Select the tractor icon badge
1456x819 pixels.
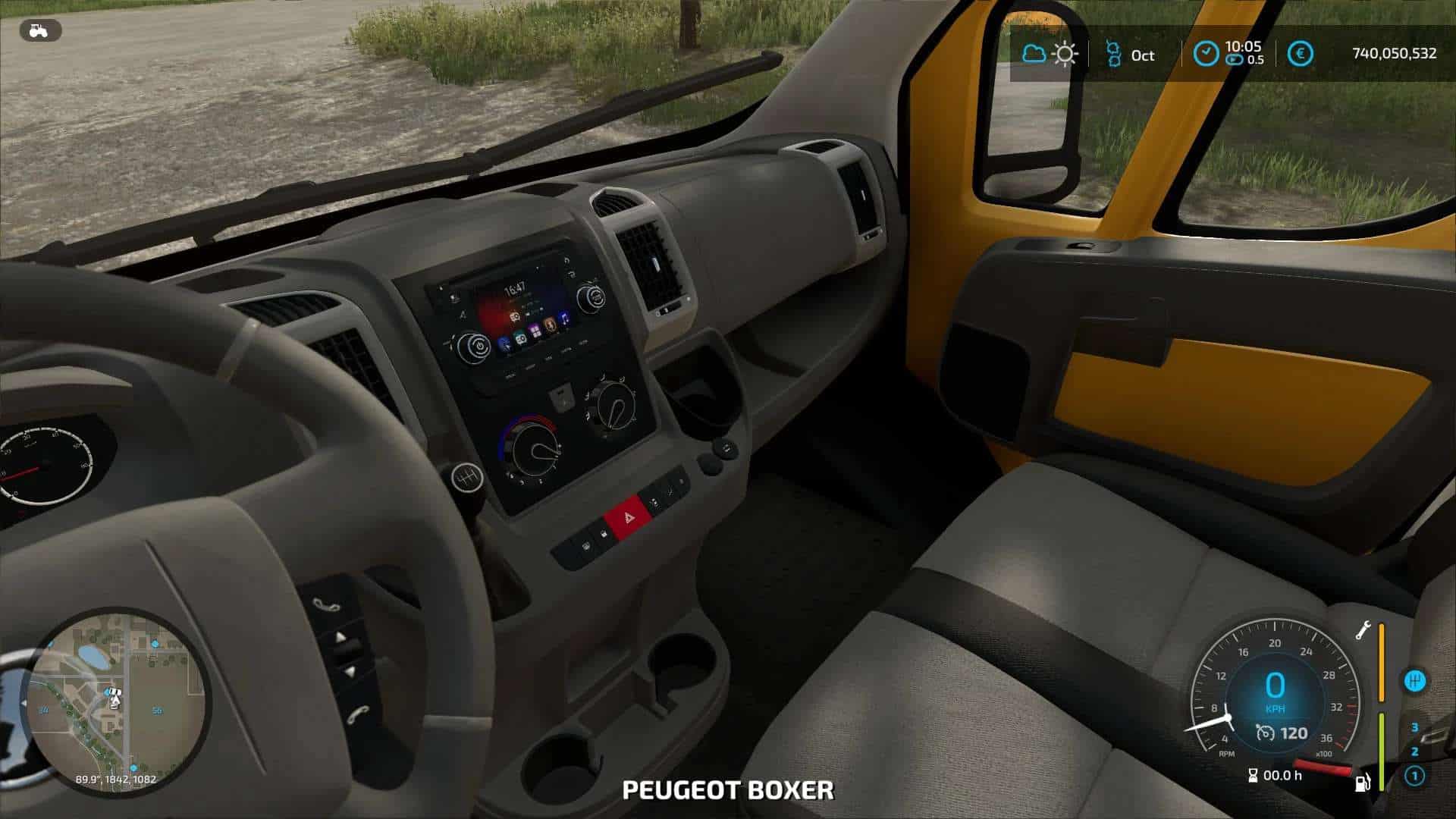[x=40, y=31]
